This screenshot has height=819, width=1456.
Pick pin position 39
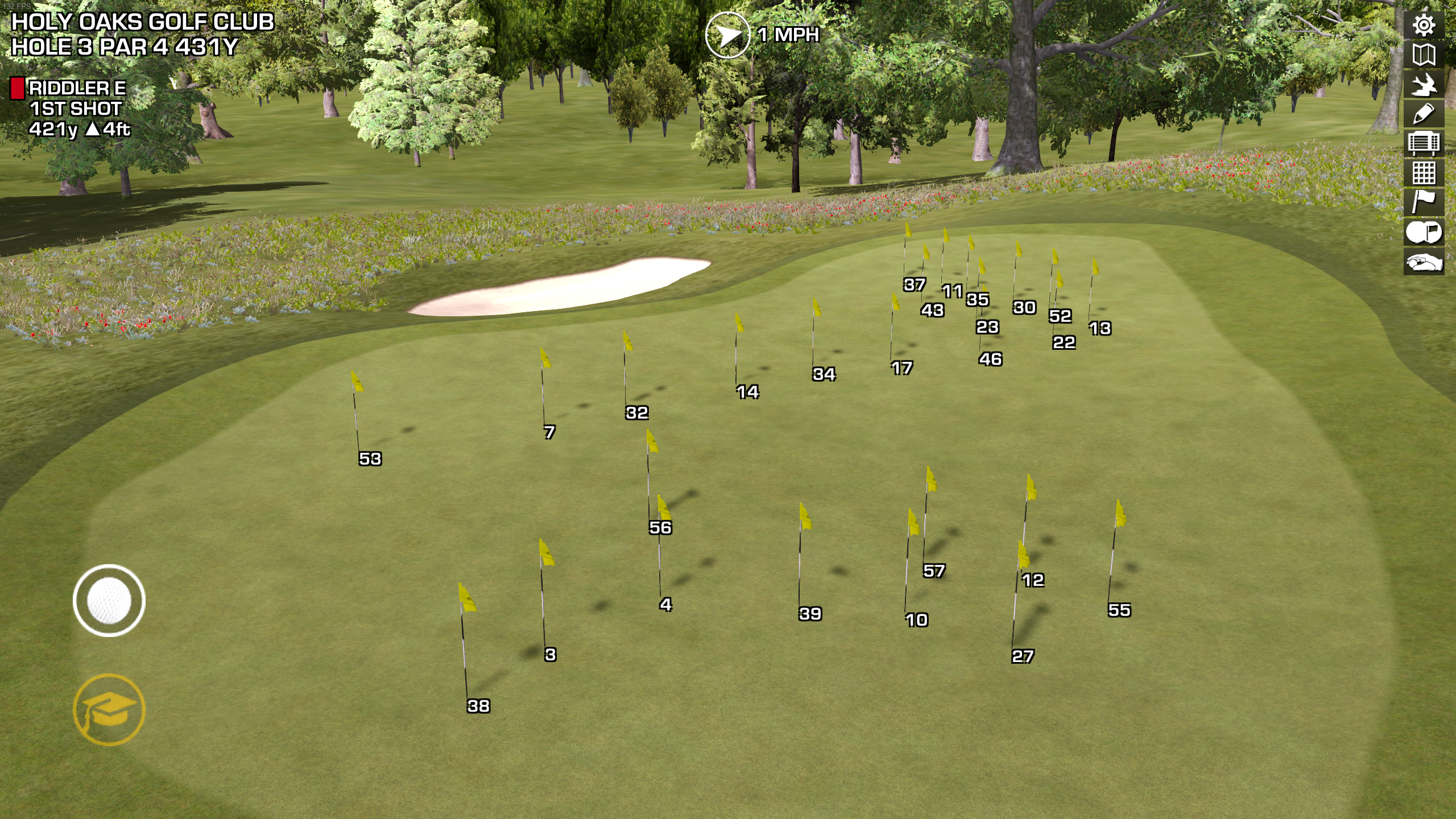pyautogui.click(x=810, y=614)
